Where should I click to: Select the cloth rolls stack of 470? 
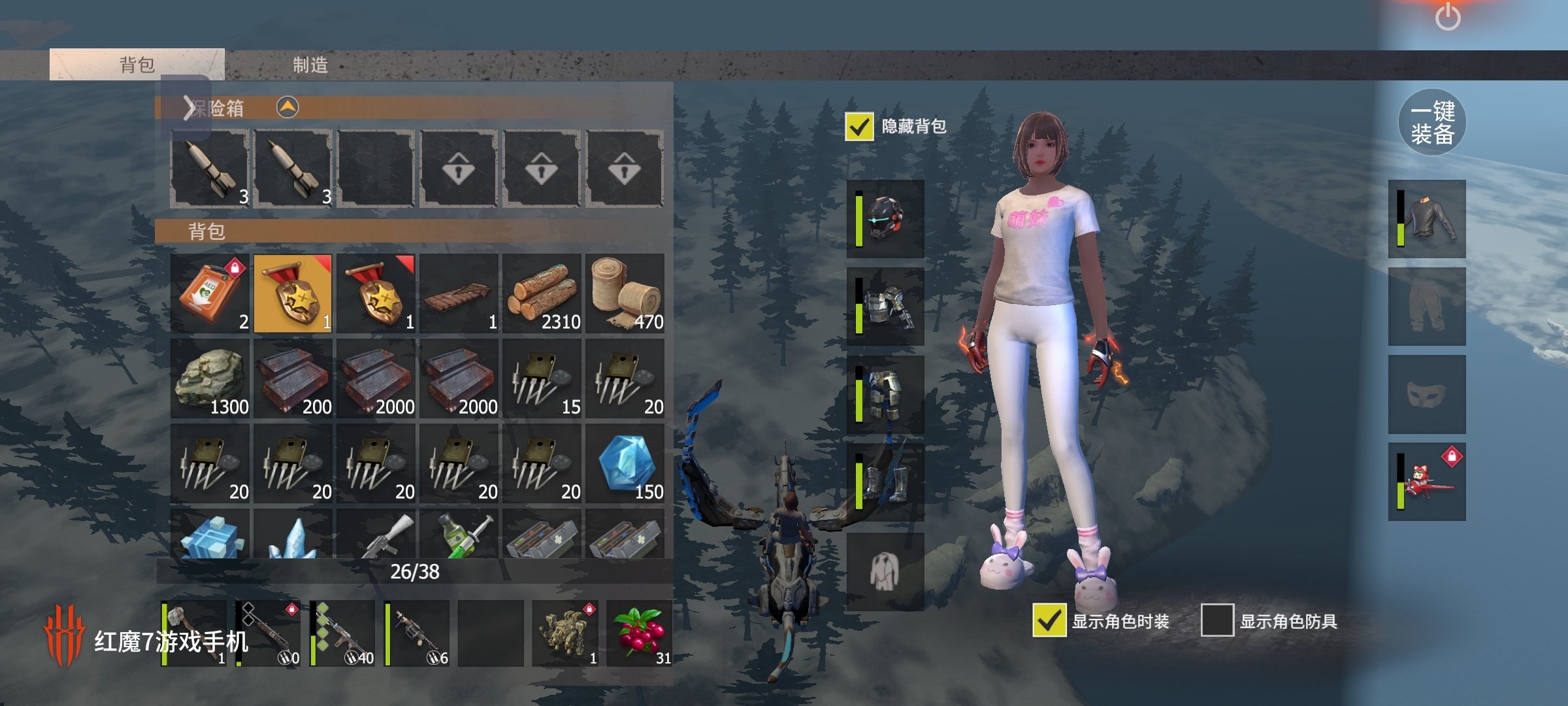(x=625, y=294)
